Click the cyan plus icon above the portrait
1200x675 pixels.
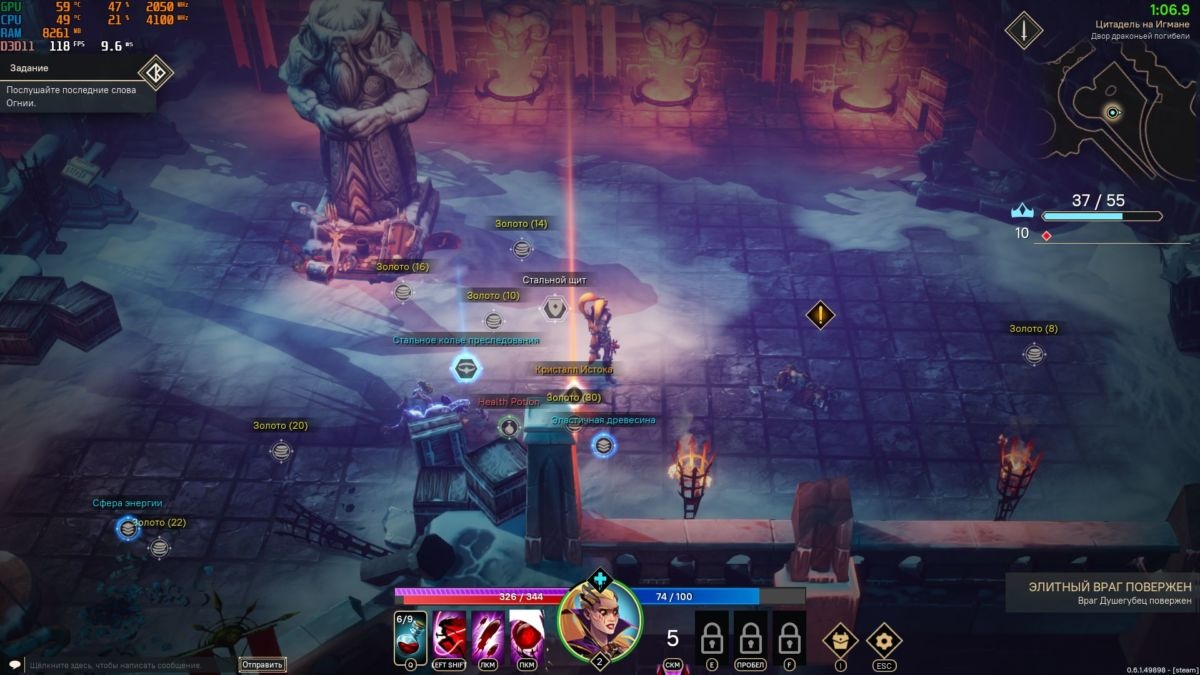tap(599, 578)
